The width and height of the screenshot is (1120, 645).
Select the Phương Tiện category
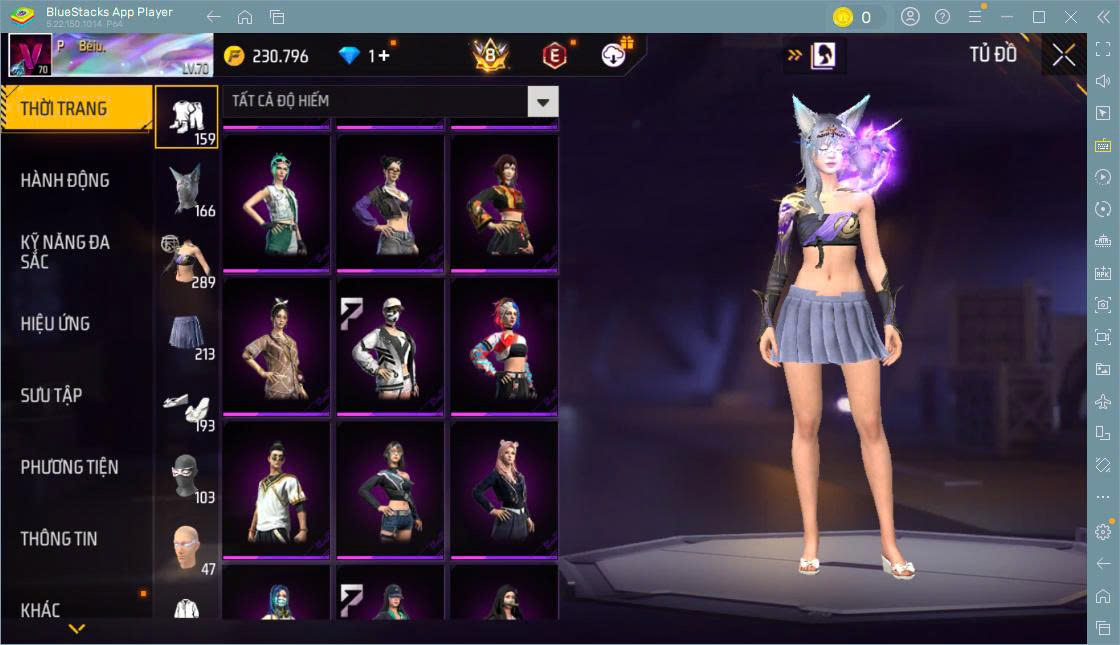point(69,467)
